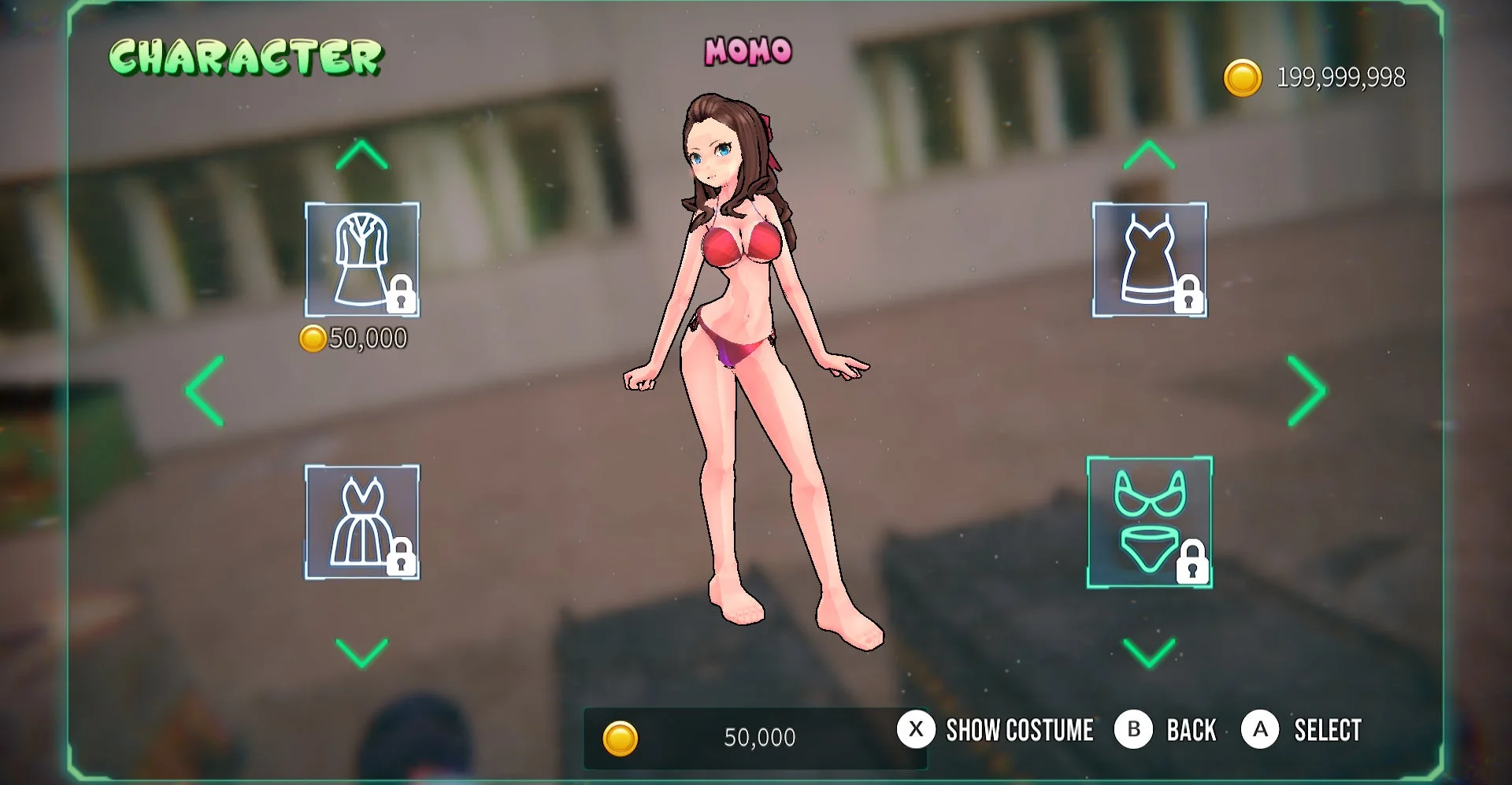The height and width of the screenshot is (785, 1512).
Task: Click the CHARACTER screen title
Action: point(245,56)
